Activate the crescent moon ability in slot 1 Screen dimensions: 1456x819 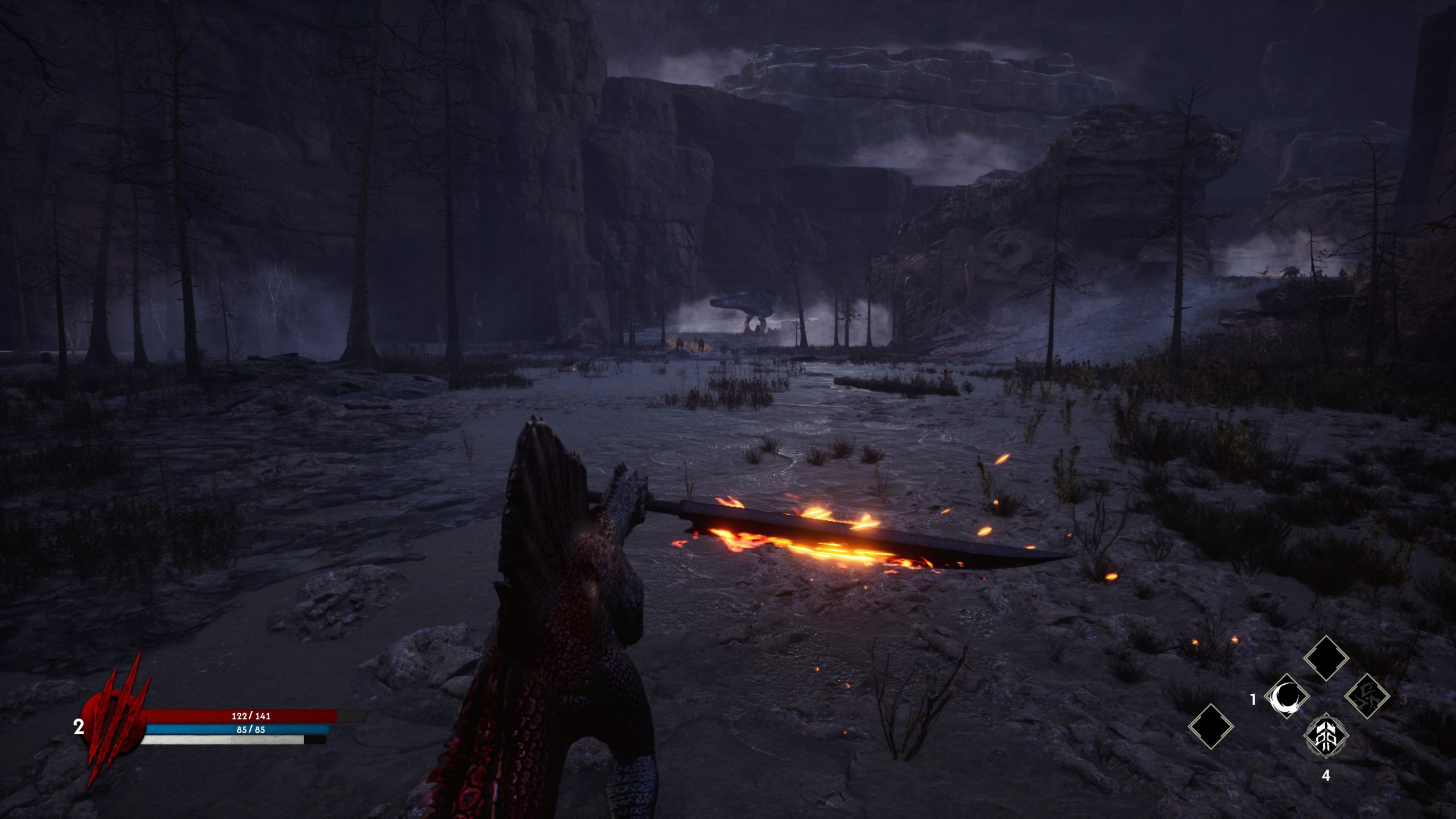click(x=1287, y=697)
